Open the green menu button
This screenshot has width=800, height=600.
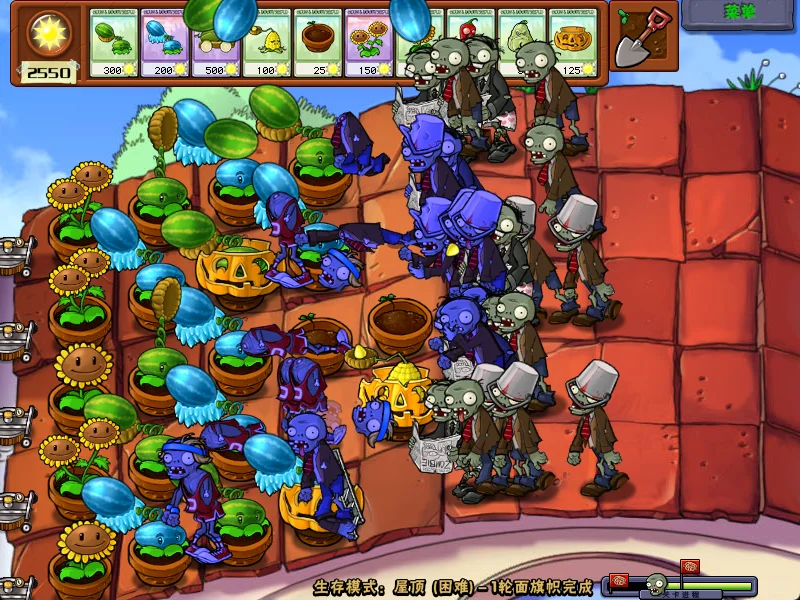click(x=740, y=13)
